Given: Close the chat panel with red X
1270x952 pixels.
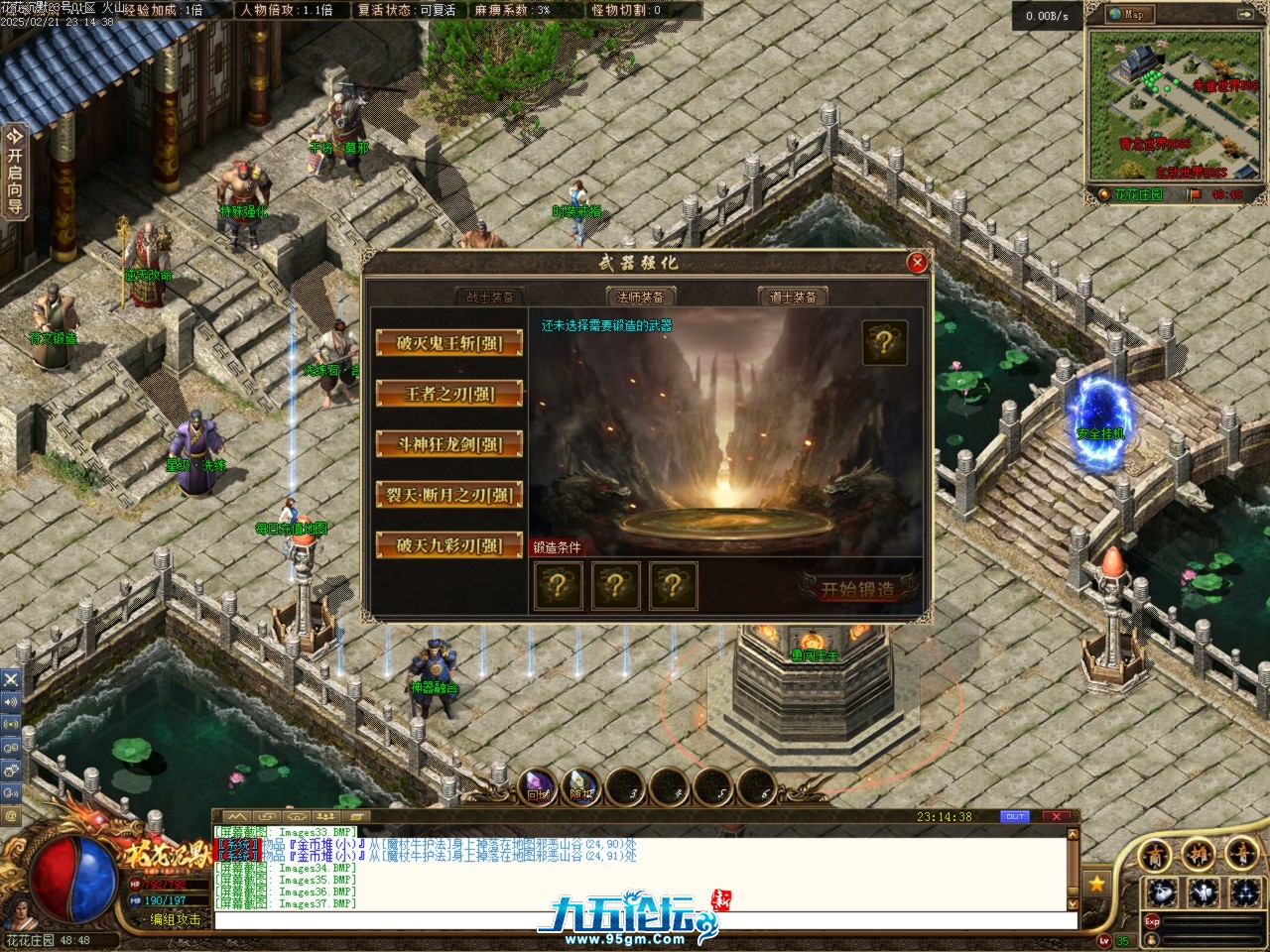Looking at the screenshot, I should 1057,817.
